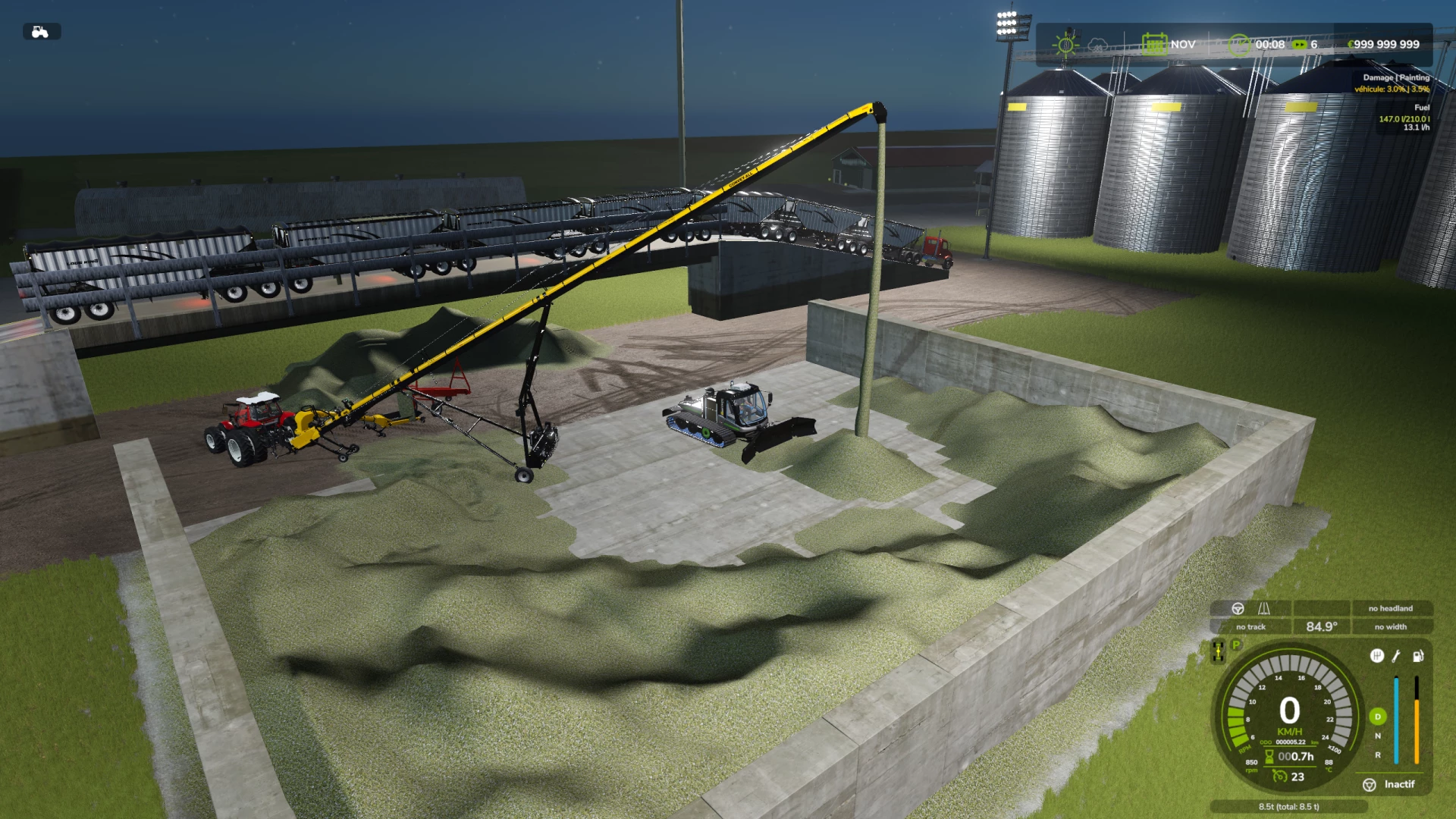
Task: Toggle the all-wheel-drive vehicle diagram
Action: [x=1219, y=650]
